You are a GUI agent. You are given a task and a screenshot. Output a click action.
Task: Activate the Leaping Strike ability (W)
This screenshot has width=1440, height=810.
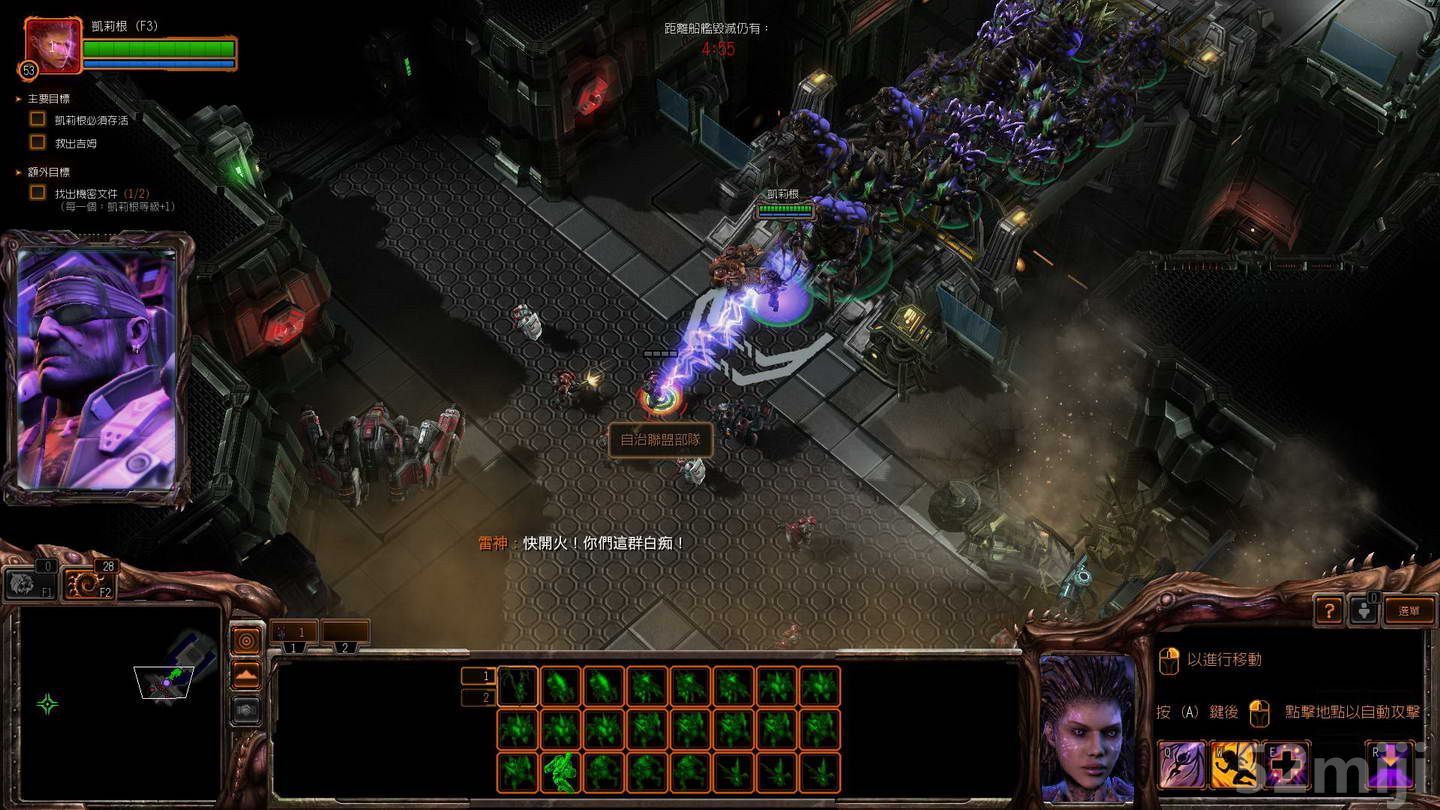1234,764
